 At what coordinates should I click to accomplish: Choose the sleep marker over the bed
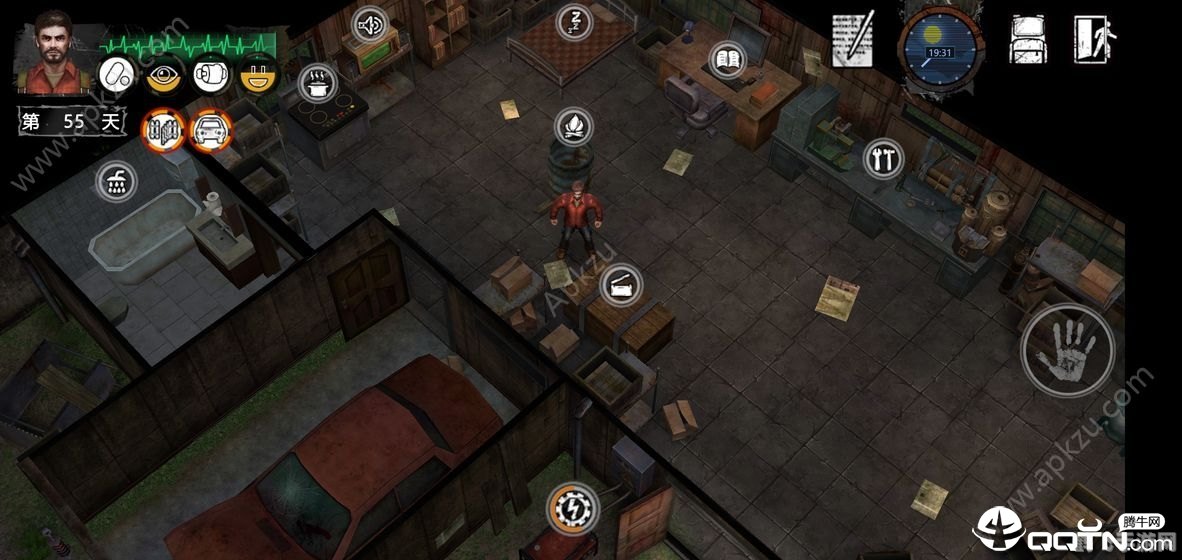click(574, 21)
